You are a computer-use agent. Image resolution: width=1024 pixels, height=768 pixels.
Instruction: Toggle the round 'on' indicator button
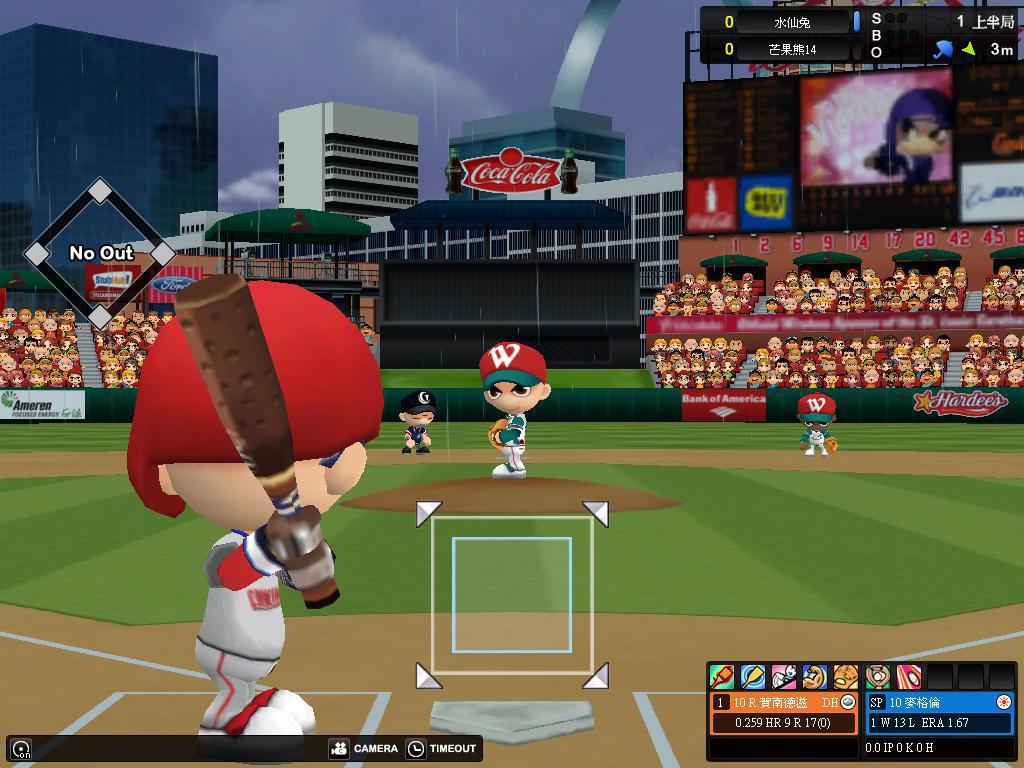[20, 748]
